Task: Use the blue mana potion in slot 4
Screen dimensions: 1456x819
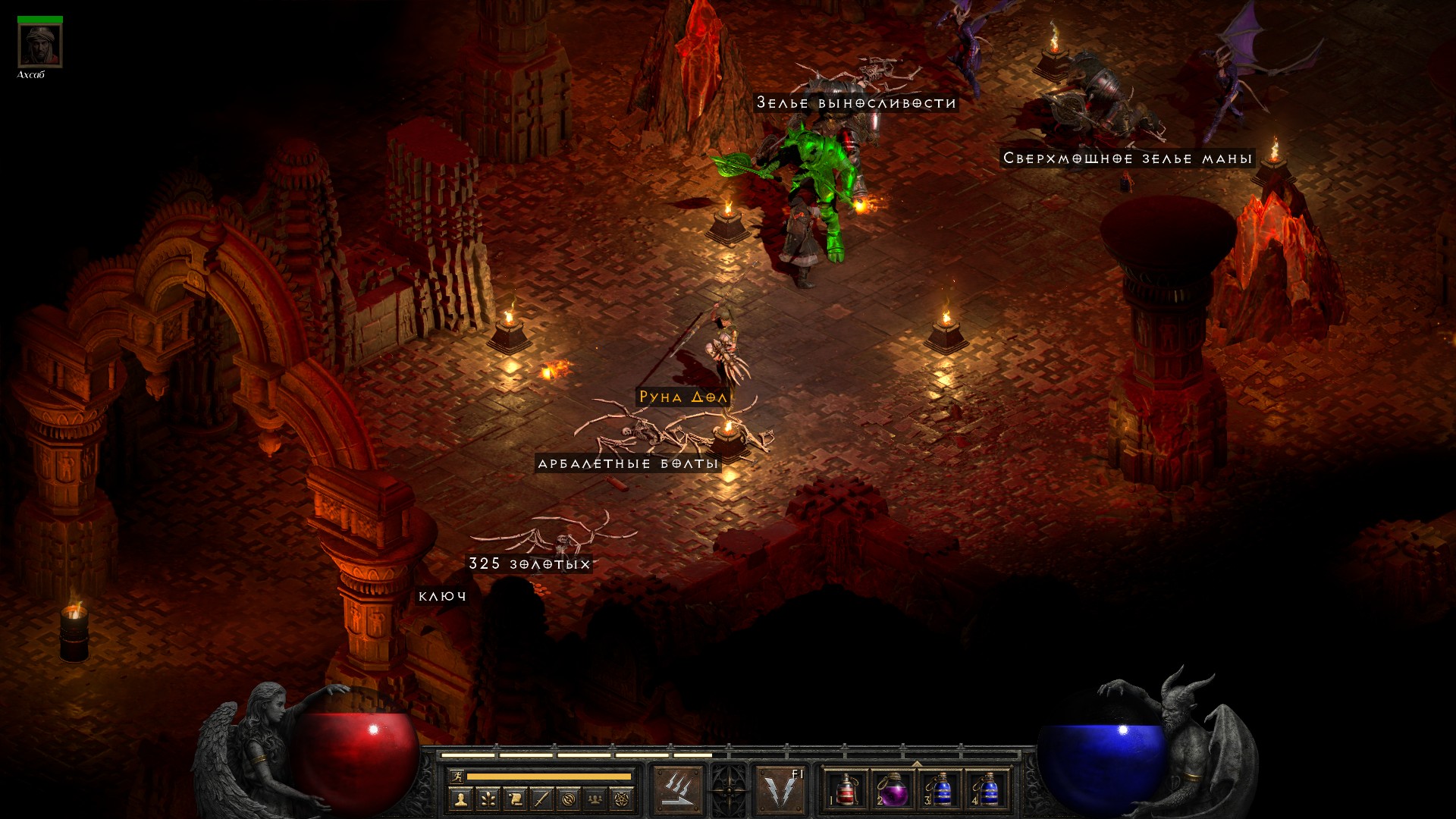Action: coord(987,789)
